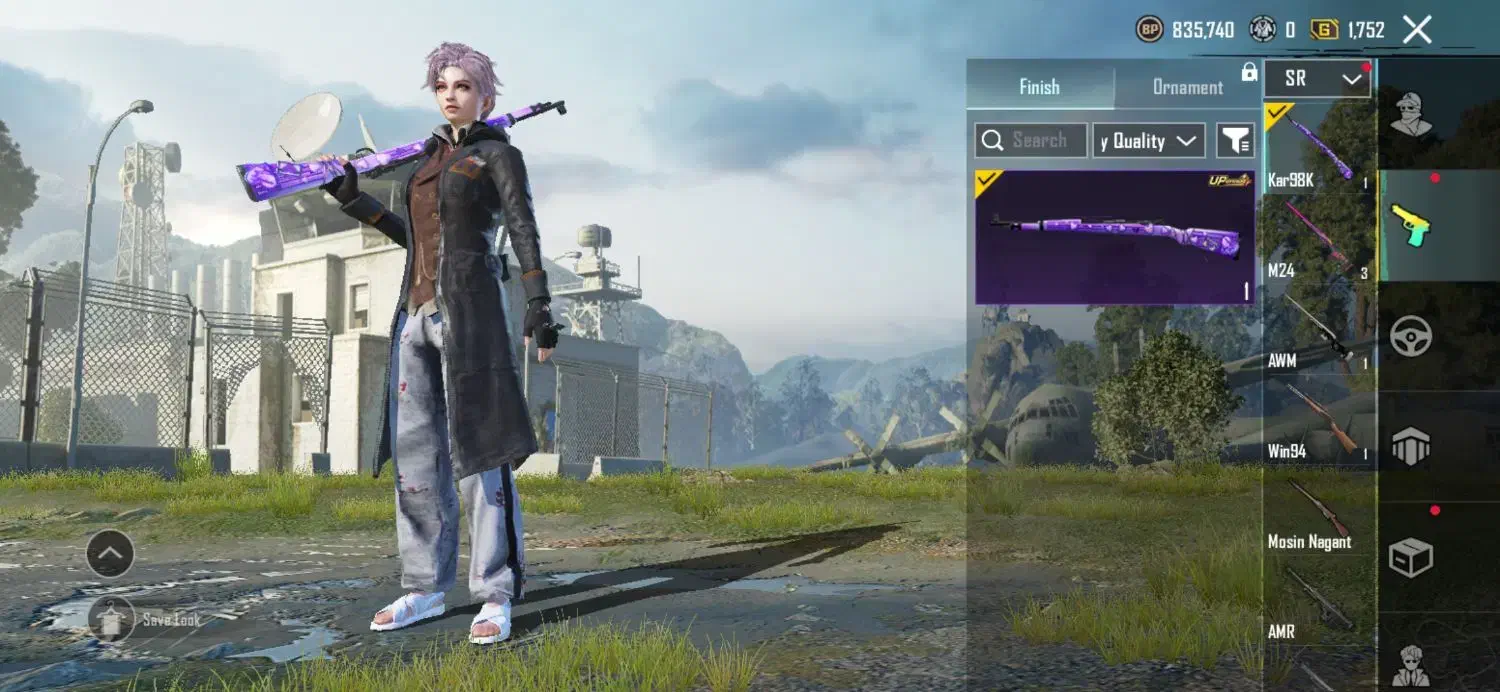Open the Quality sort dropdown
Viewport: 1500px width, 692px height.
point(1148,141)
